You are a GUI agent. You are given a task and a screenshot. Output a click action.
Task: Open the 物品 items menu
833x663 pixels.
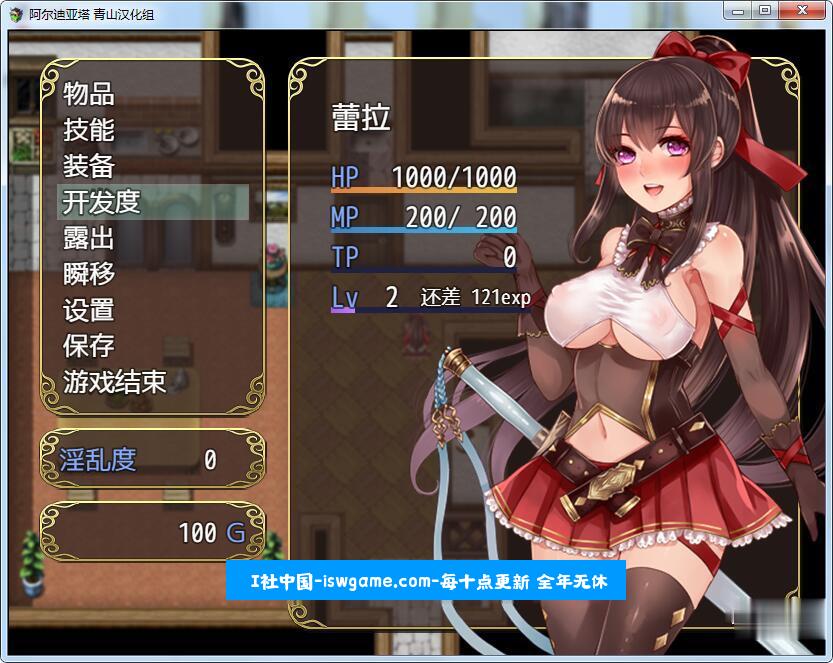click(89, 94)
